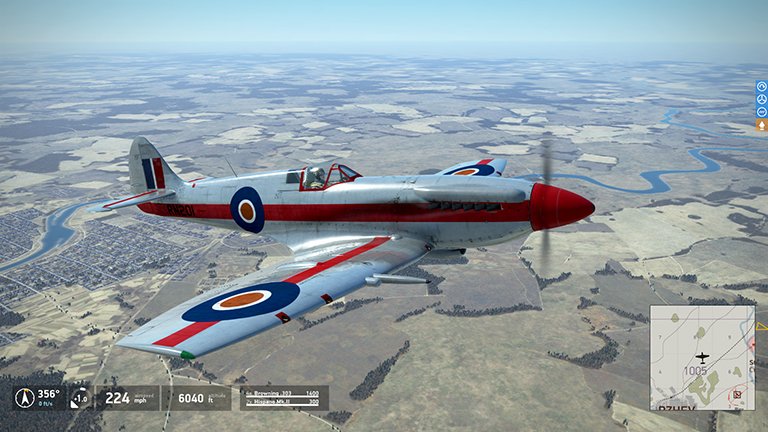Click the compass heading indicator
768x432 pixels.
click(27, 397)
